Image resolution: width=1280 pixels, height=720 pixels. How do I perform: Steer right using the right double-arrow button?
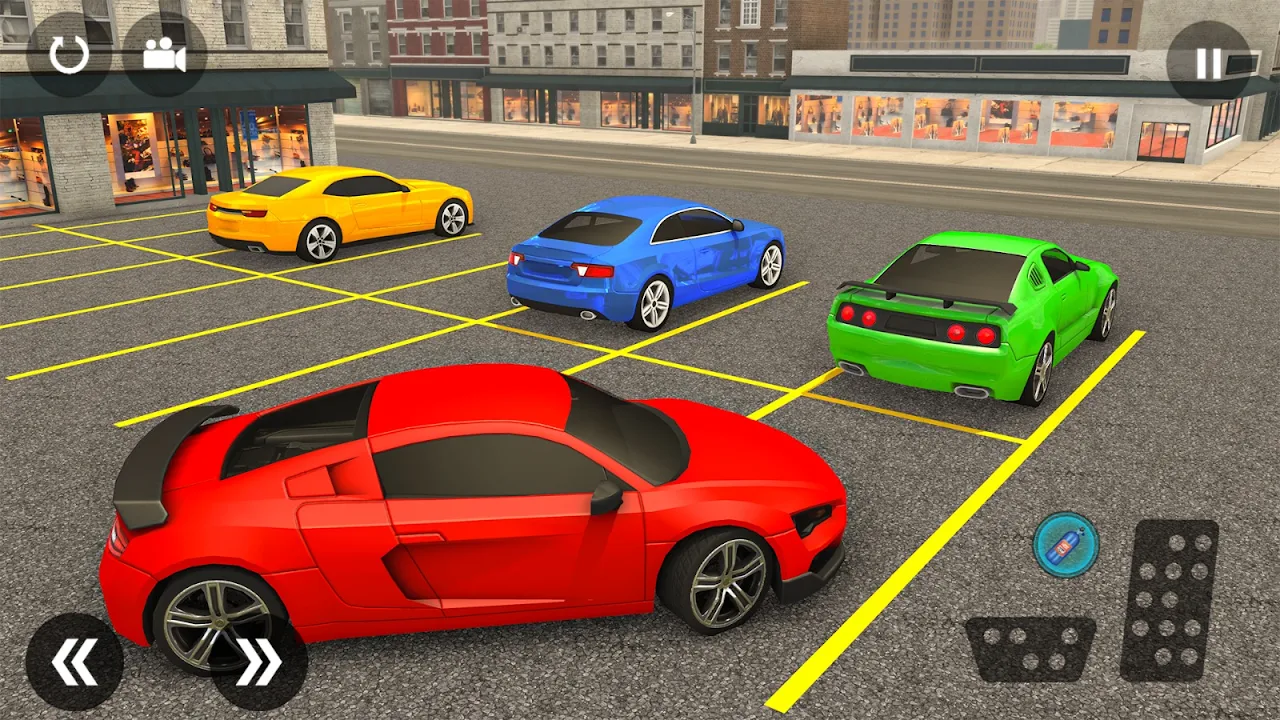(259, 661)
